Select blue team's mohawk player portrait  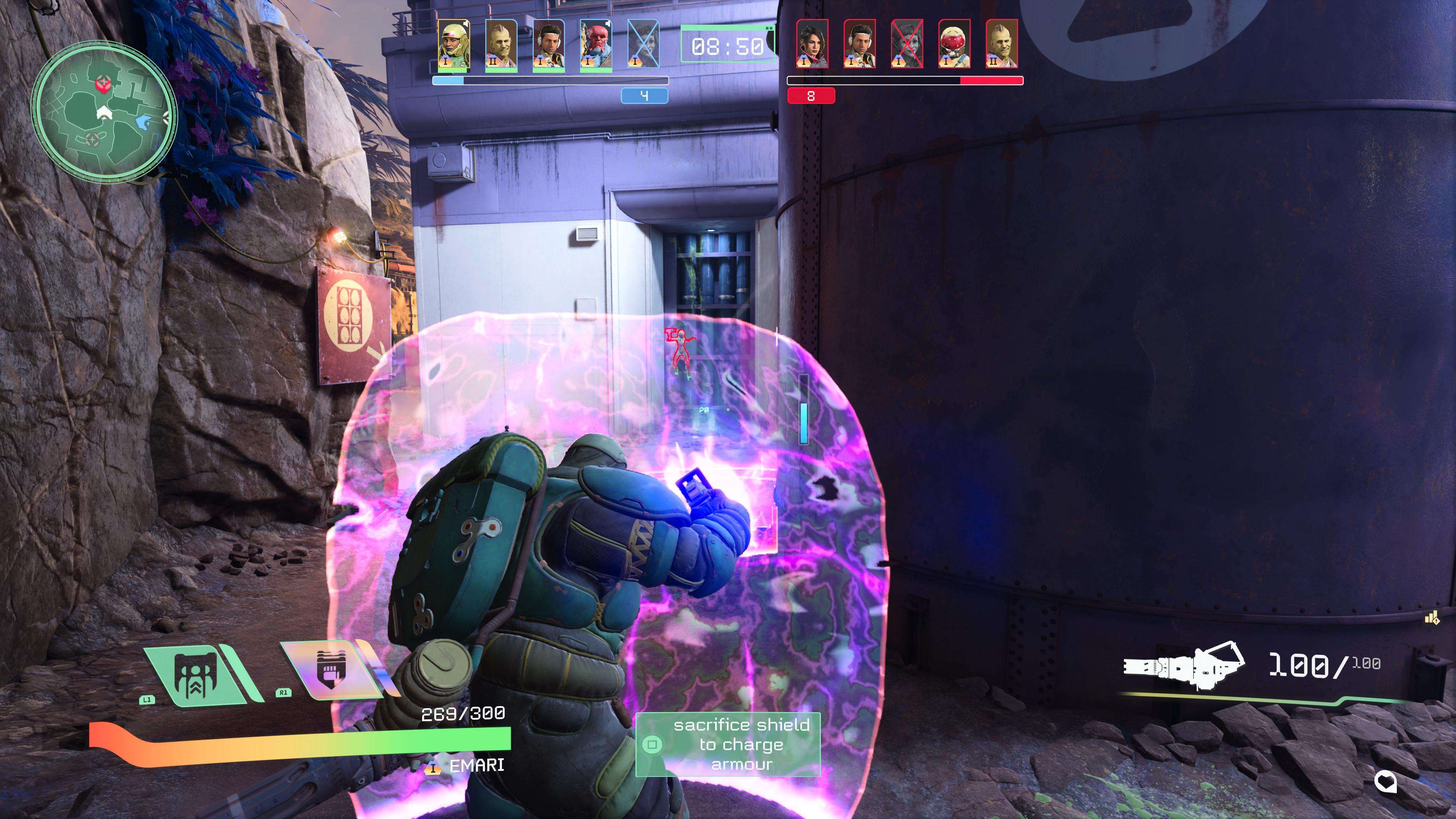501,45
